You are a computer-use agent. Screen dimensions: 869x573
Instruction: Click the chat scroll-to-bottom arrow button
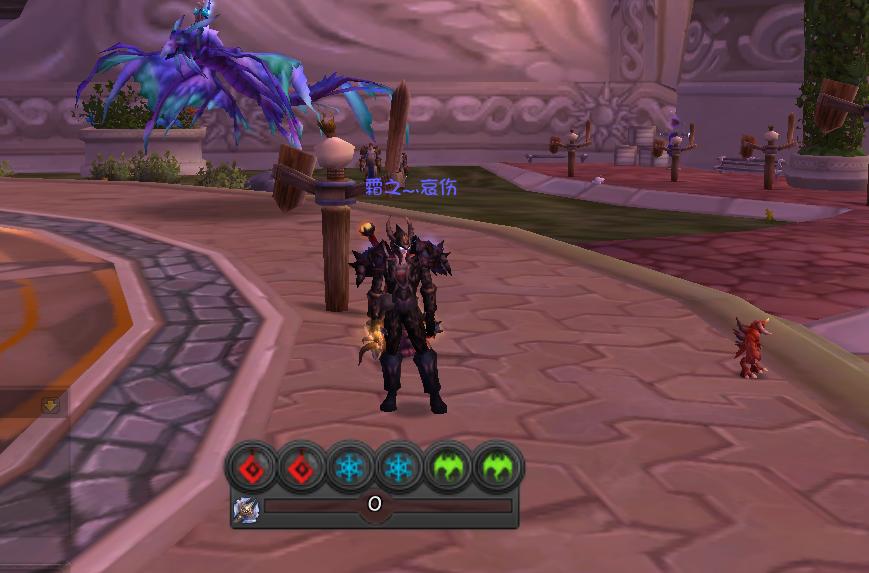click(x=51, y=405)
